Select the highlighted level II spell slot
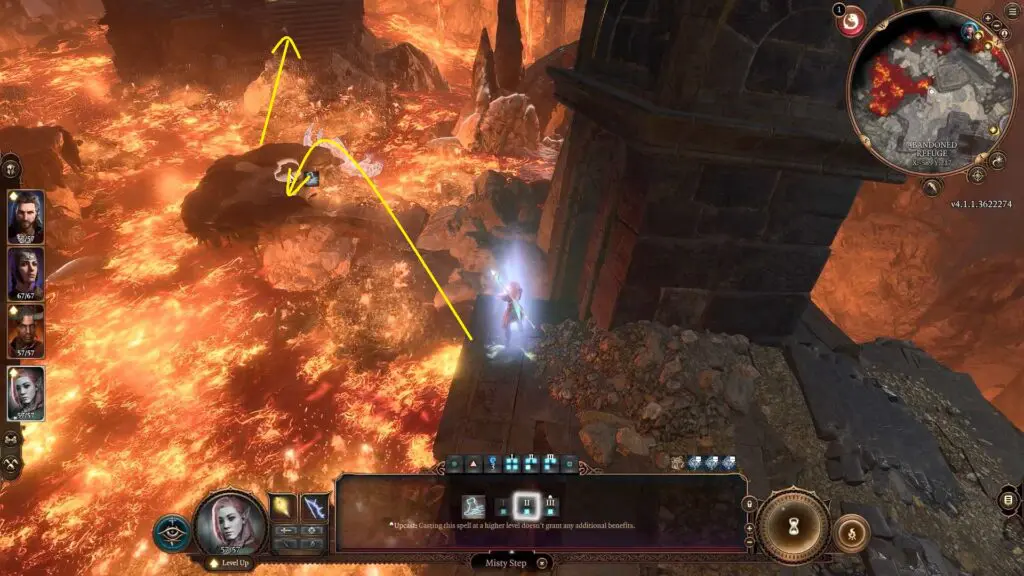The height and width of the screenshot is (576, 1024). point(526,506)
